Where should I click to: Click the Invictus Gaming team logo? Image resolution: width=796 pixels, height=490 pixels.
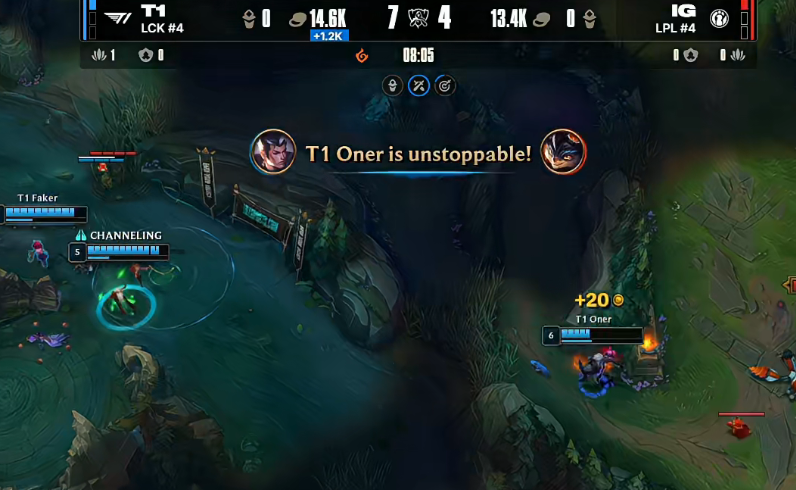coord(719,18)
